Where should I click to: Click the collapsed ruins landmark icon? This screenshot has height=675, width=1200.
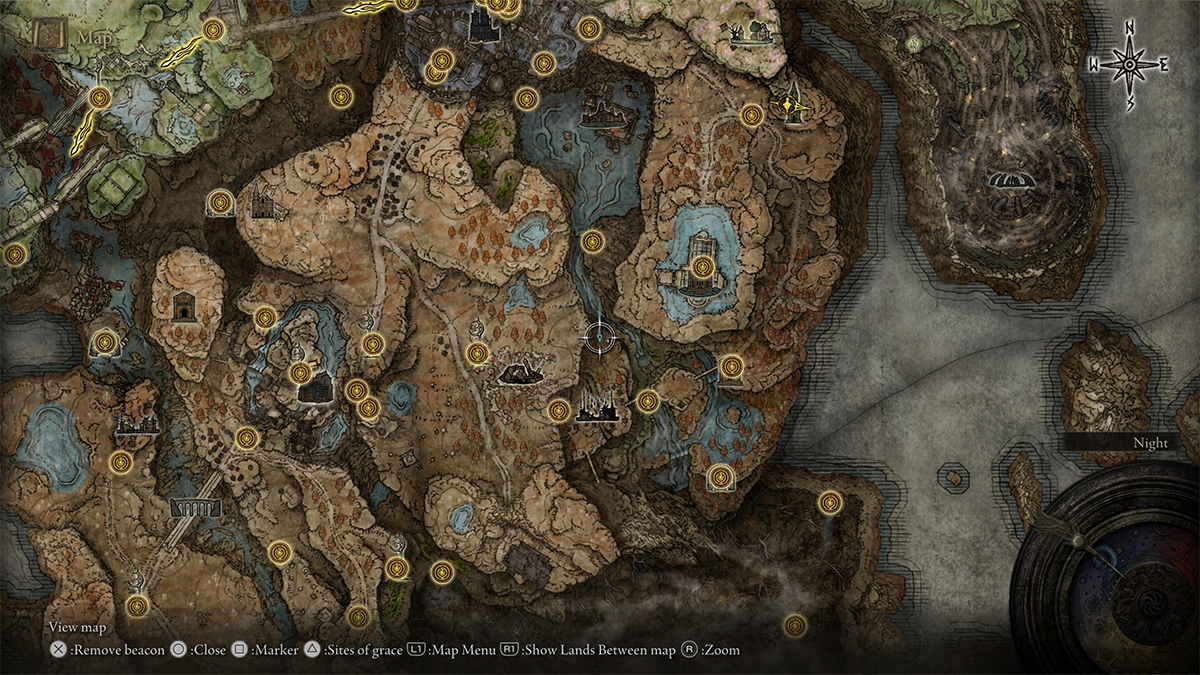coord(520,374)
